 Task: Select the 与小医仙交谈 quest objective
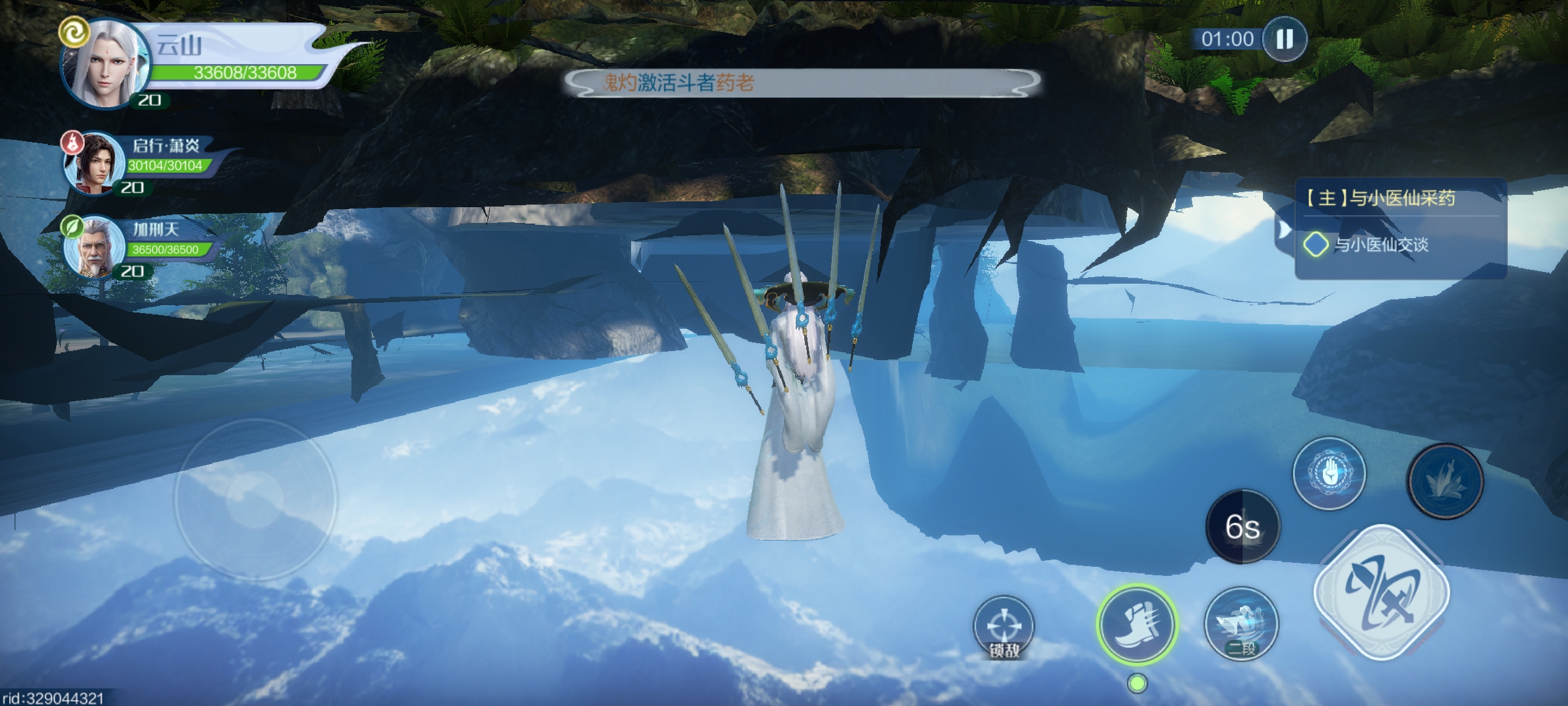pos(1380,245)
